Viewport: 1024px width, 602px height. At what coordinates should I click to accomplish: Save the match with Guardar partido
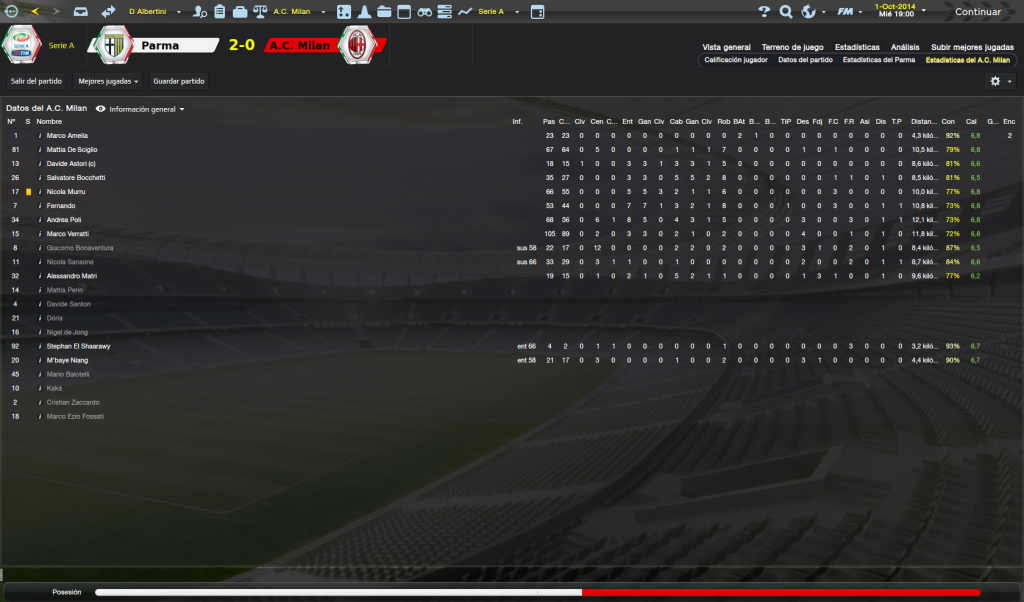[x=179, y=80]
